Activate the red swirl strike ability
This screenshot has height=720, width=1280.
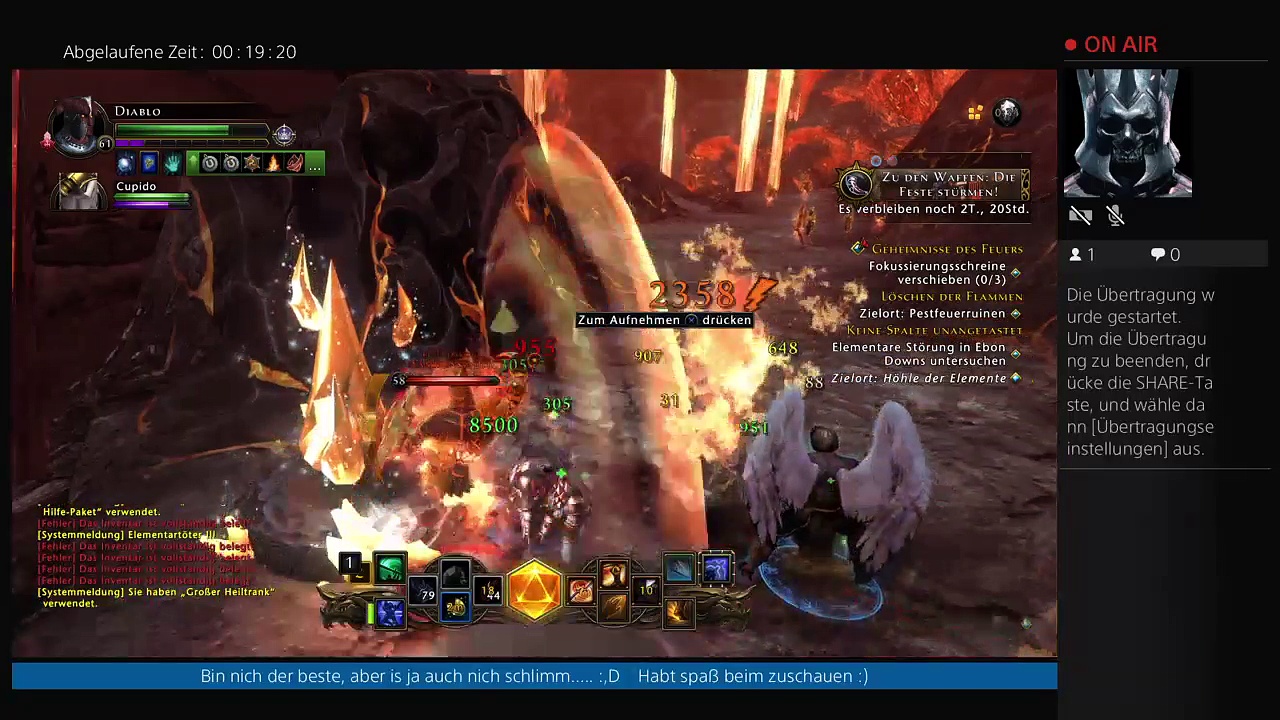click(x=581, y=591)
